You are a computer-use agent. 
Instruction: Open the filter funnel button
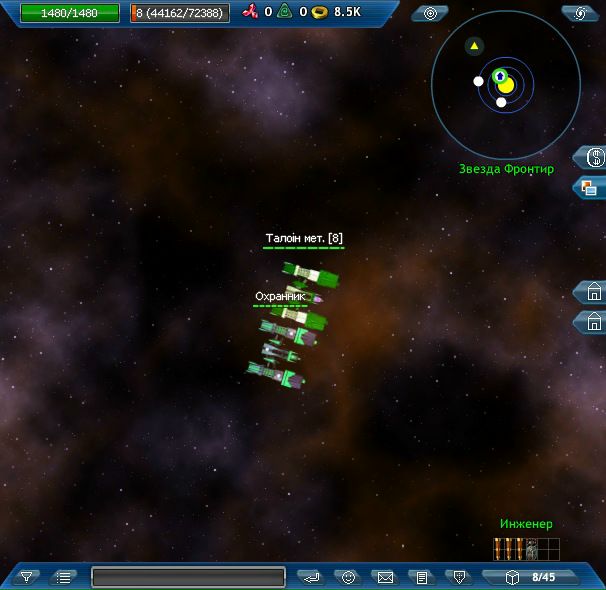tap(28, 577)
